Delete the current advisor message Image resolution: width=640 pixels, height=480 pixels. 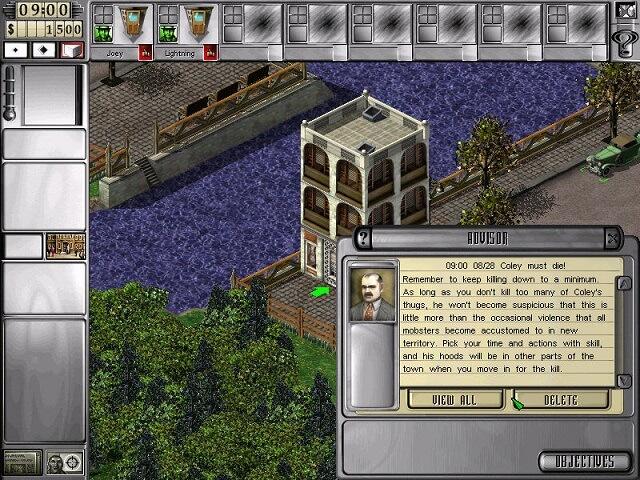tap(560, 400)
